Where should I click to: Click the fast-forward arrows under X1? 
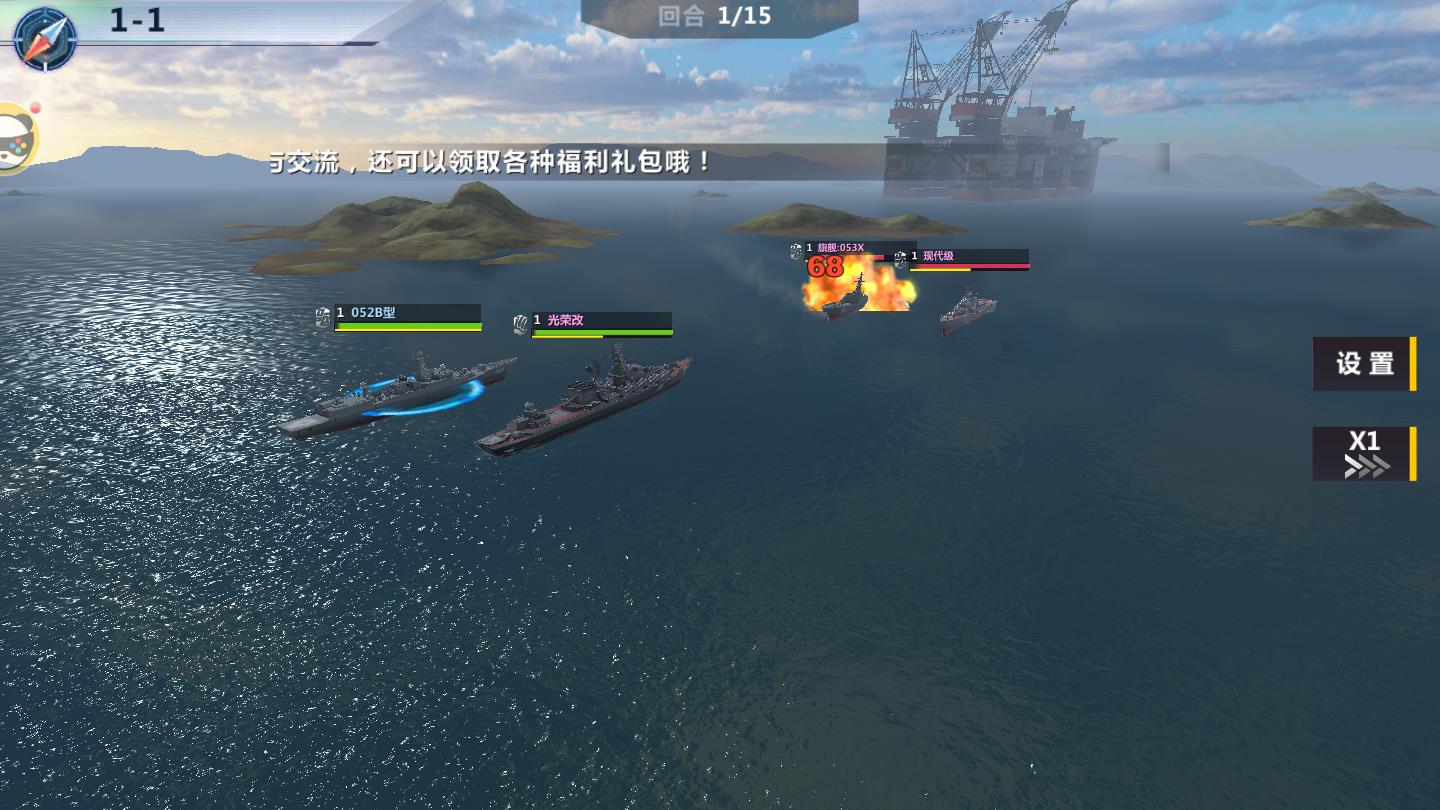[1366, 466]
